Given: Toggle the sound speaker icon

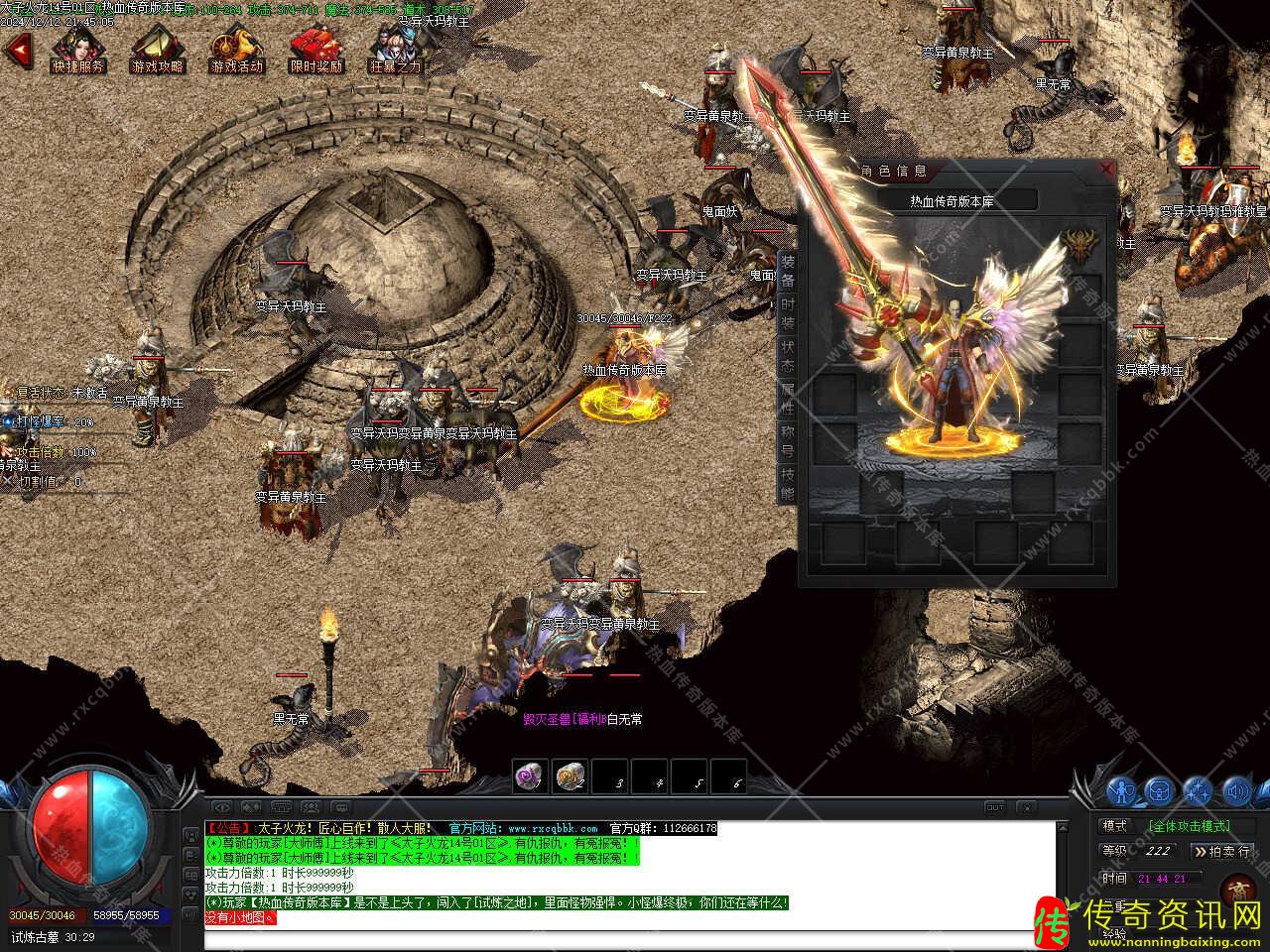Looking at the screenshot, I should click(x=1235, y=791).
